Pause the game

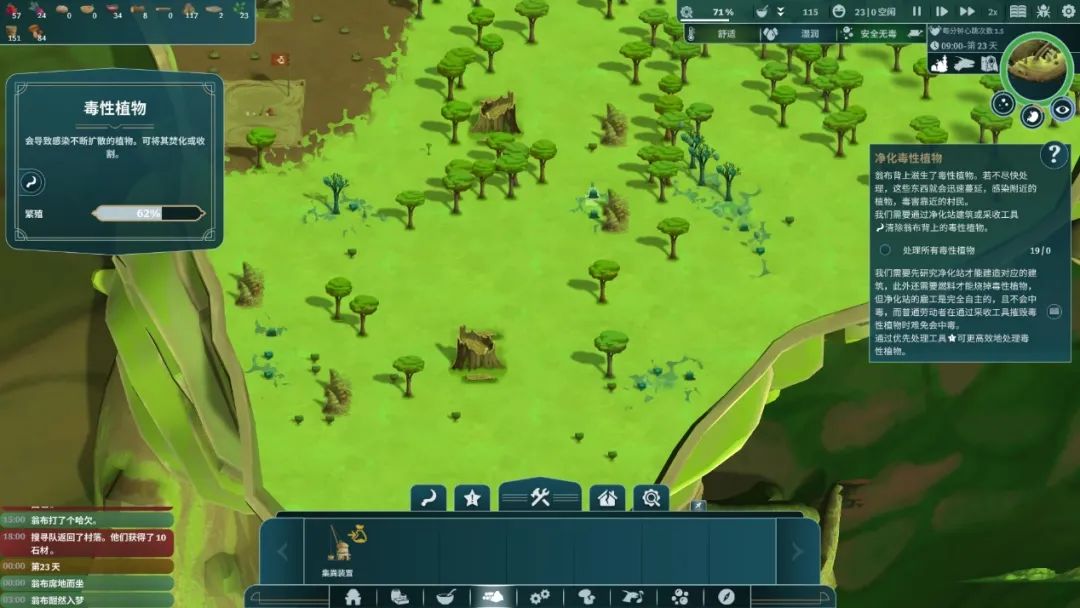tap(916, 12)
